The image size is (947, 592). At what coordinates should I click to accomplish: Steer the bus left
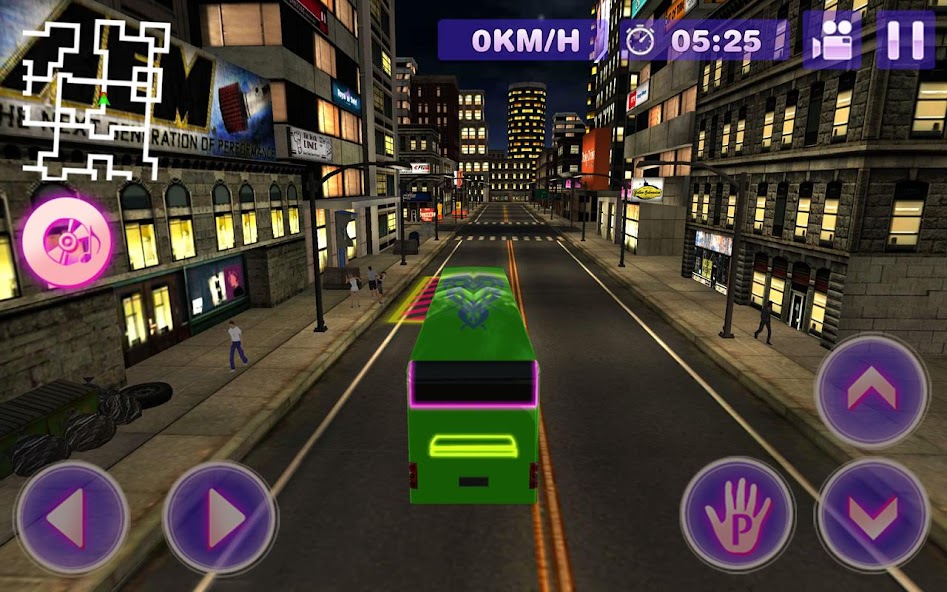71,517
